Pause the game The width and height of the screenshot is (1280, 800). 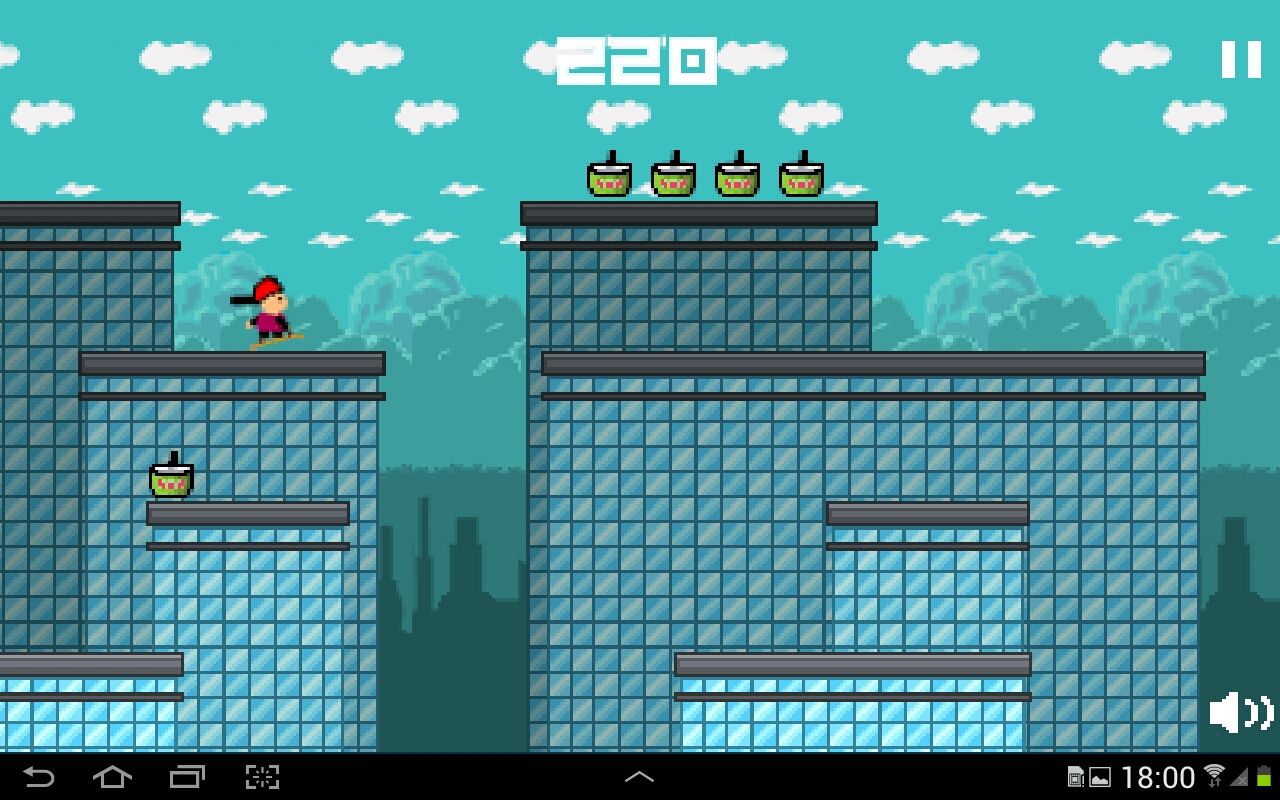click(x=1241, y=60)
